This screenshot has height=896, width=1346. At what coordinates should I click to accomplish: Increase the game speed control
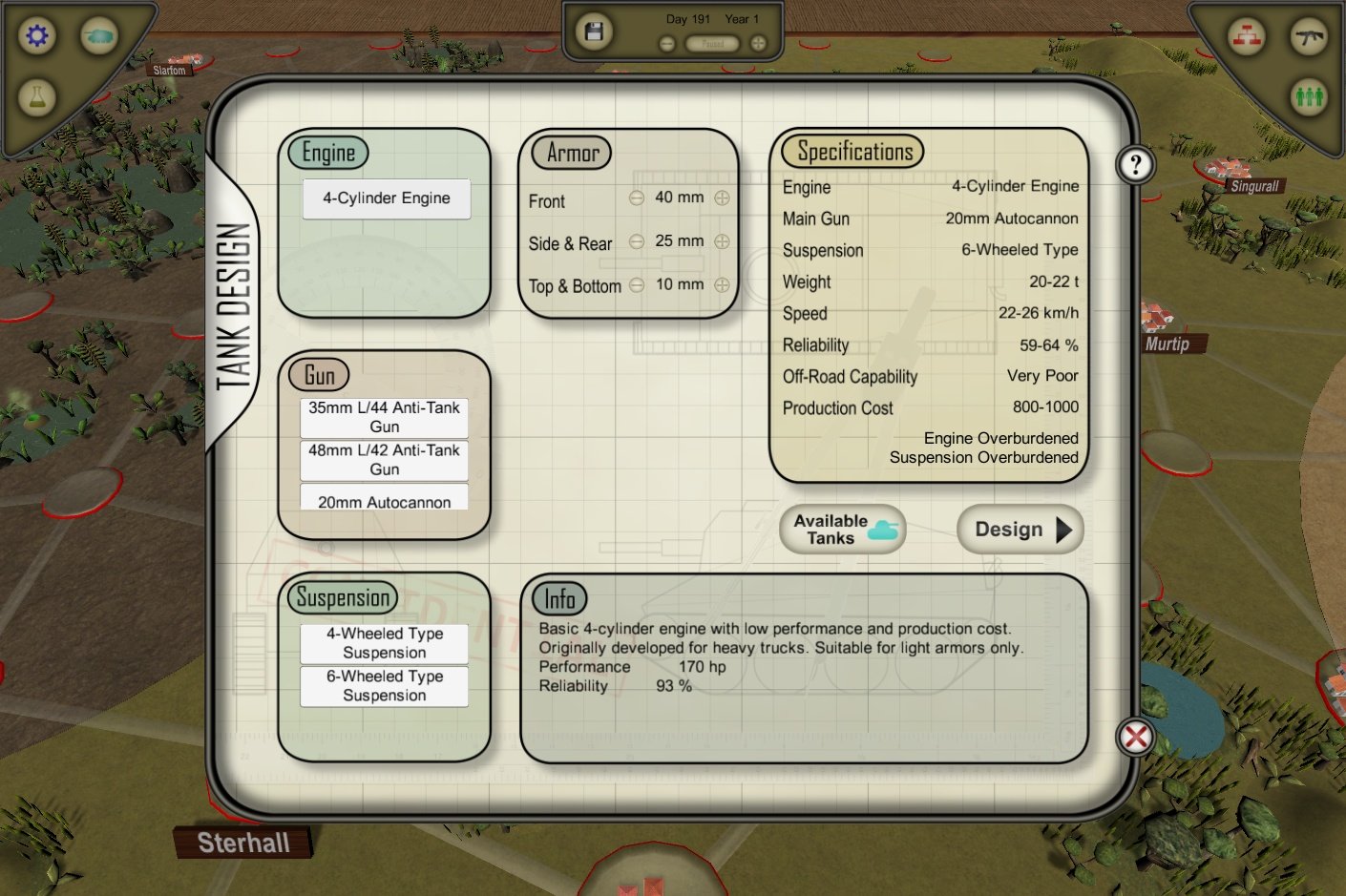point(756,43)
